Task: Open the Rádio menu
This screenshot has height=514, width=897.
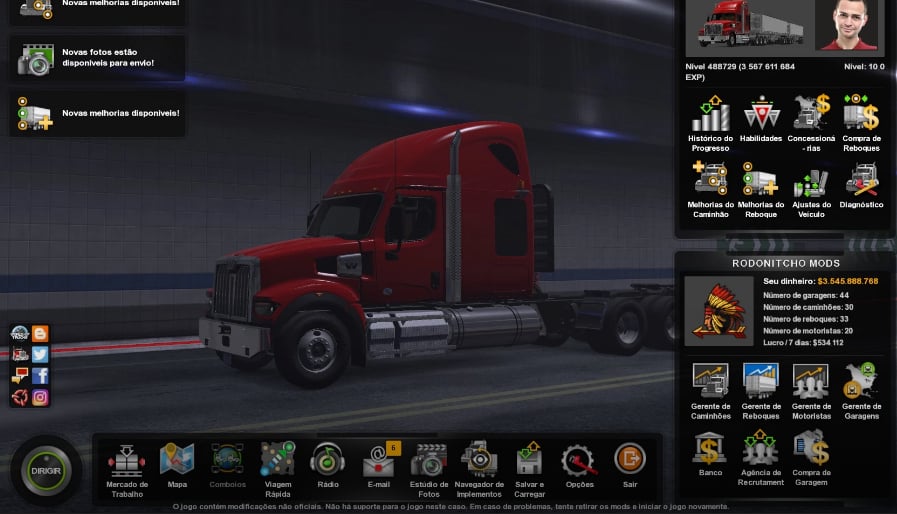Action: 328,460
